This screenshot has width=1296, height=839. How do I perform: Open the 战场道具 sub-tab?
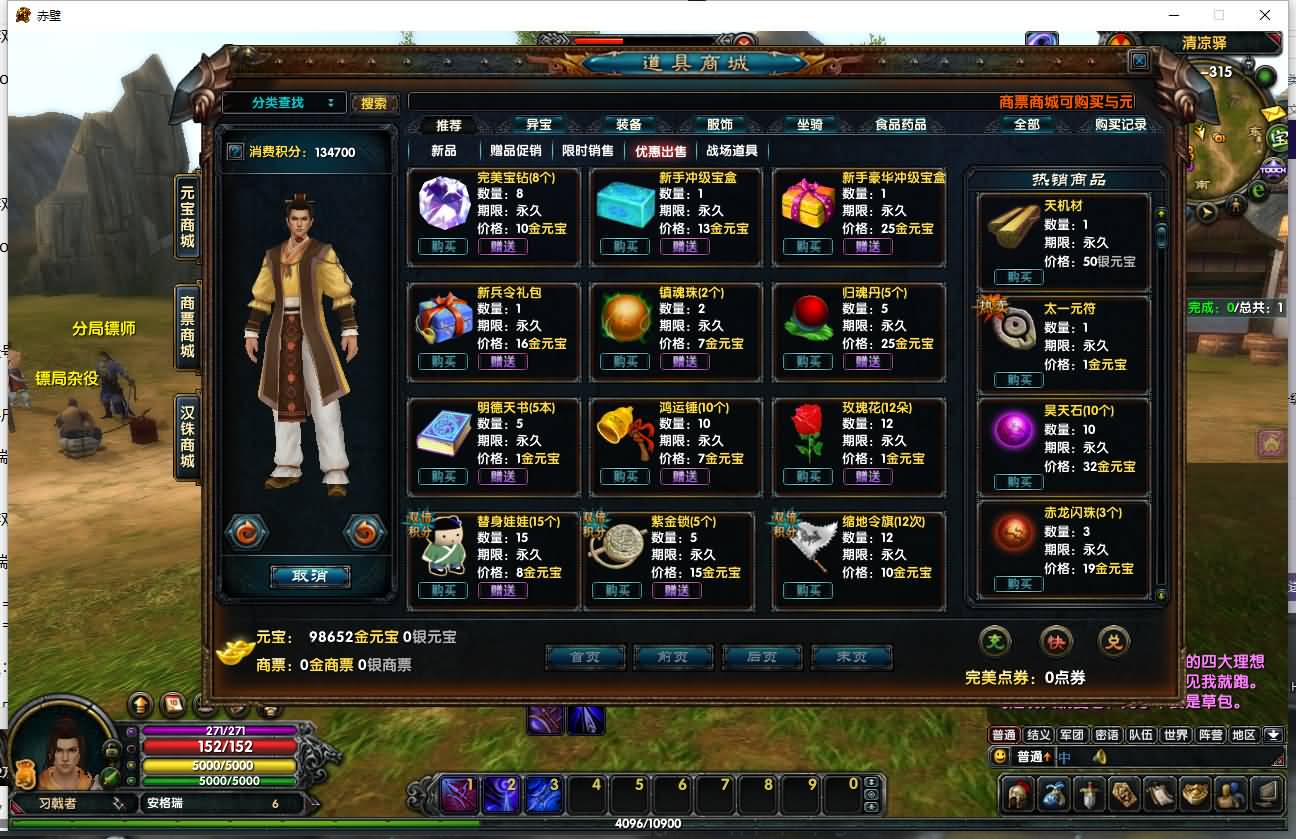[x=732, y=151]
